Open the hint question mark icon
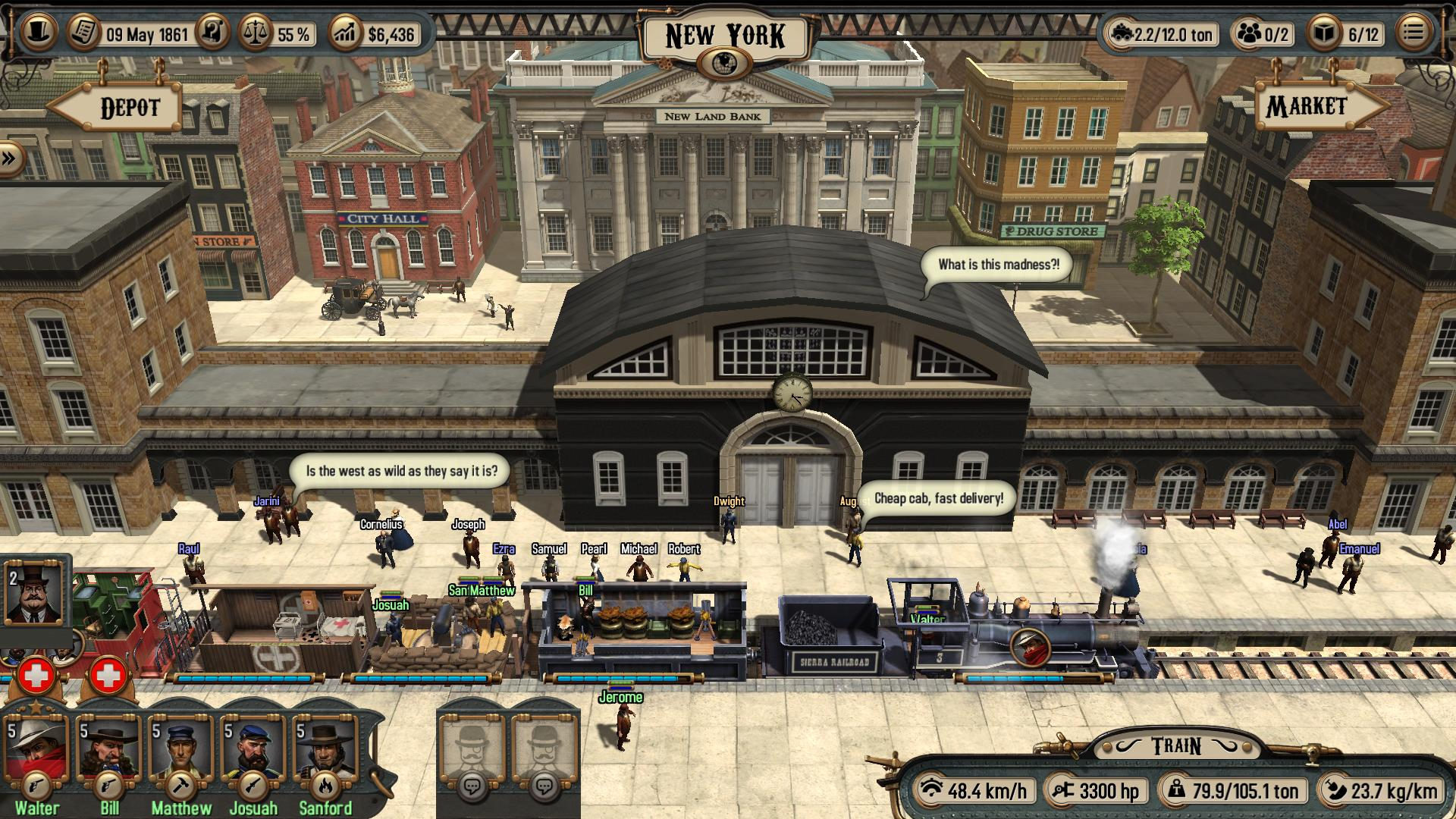The image size is (1456, 819). click(x=215, y=32)
